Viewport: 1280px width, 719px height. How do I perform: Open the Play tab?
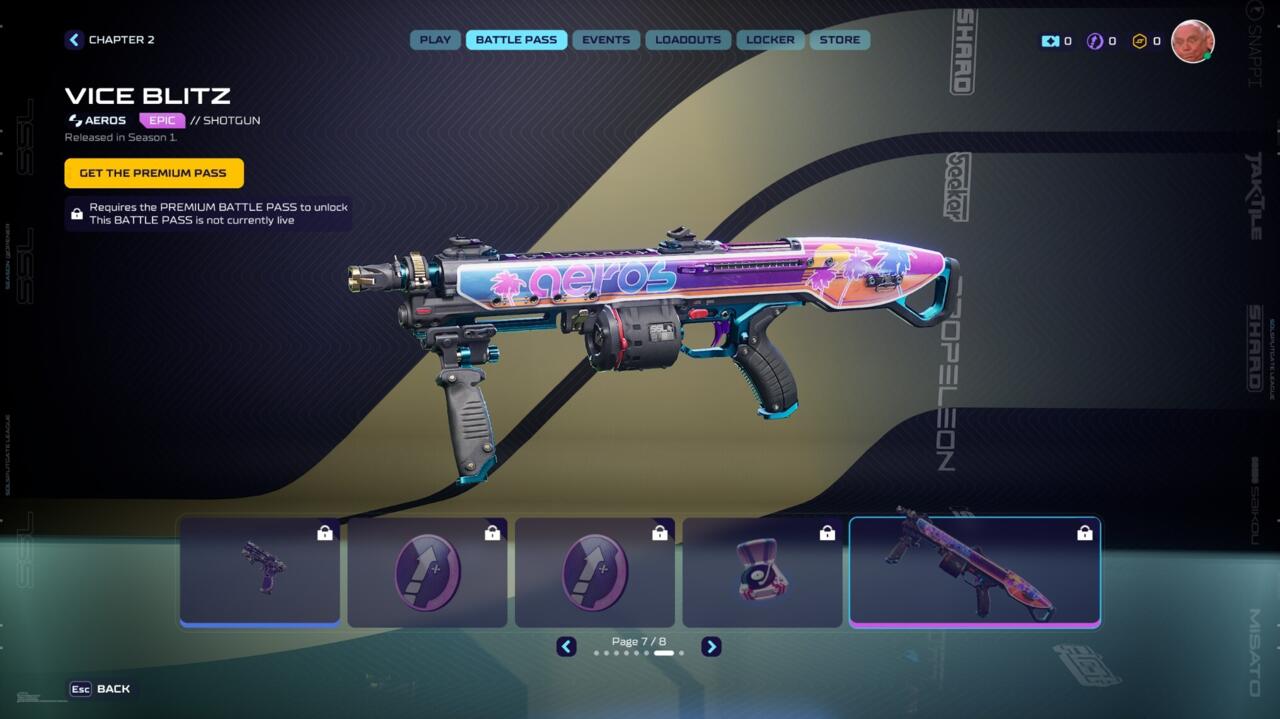[x=435, y=40]
